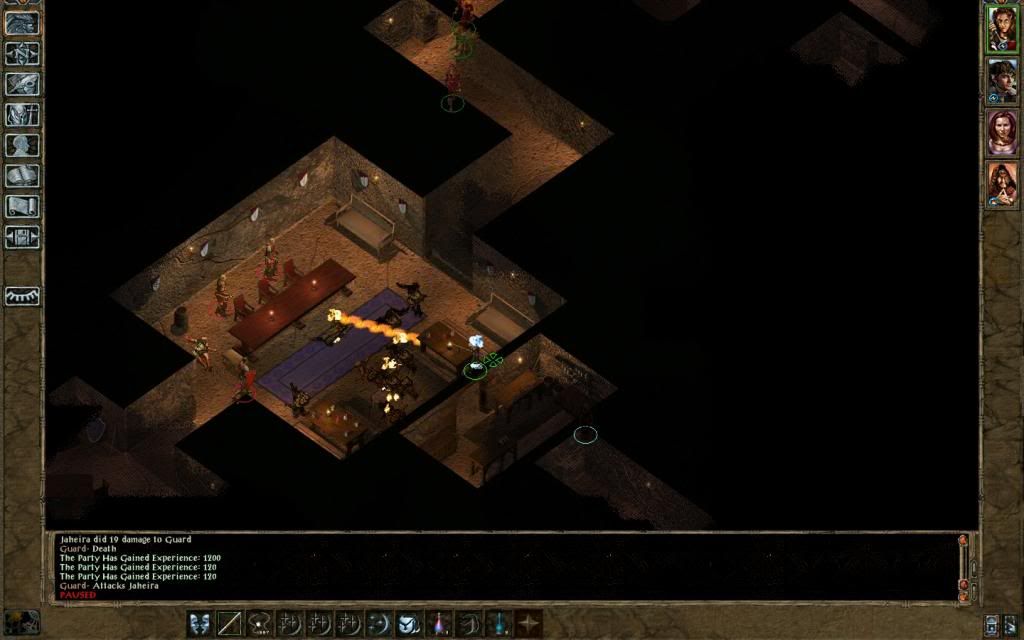1024x640 pixels.
Task: Select the red-haired woman portrait
Action: (1001, 133)
